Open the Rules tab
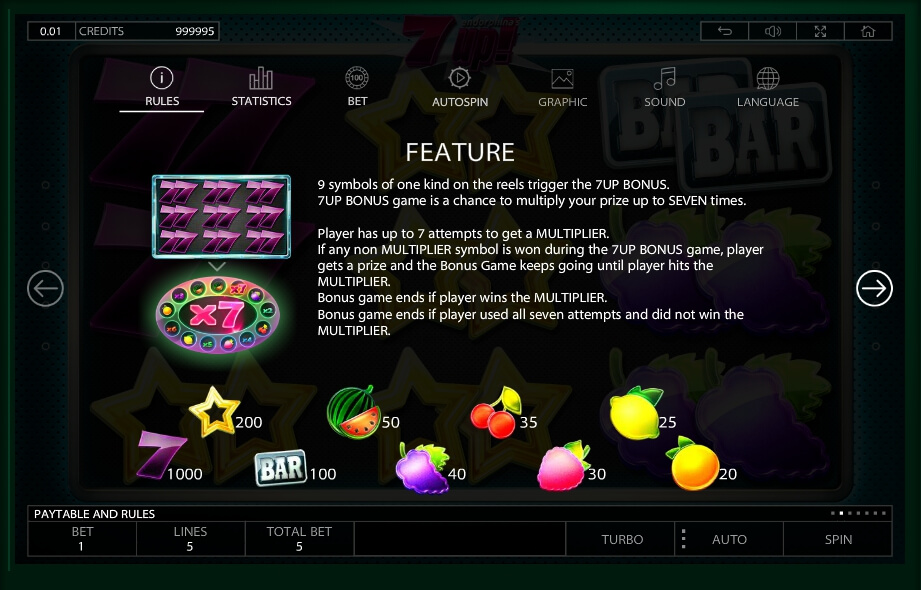This screenshot has height=590, width=921. point(162,87)
